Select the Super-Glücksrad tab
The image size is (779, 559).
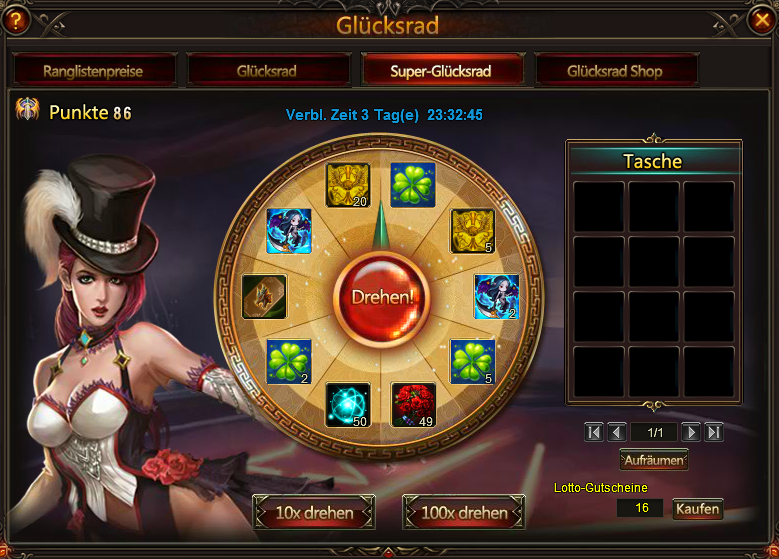(x=442, y=71)
